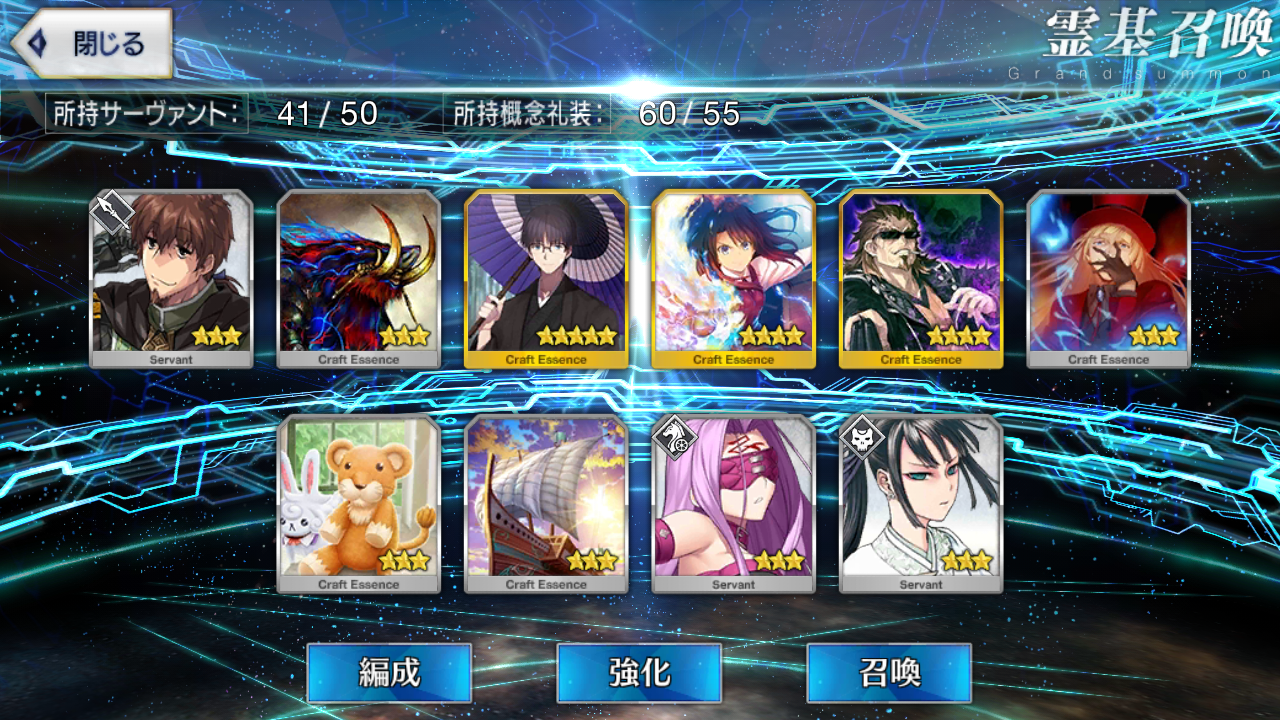Open the sunglasses man four-star Craft Essence
Screen dimensions: 1280x720
click(x=921, y=278)
